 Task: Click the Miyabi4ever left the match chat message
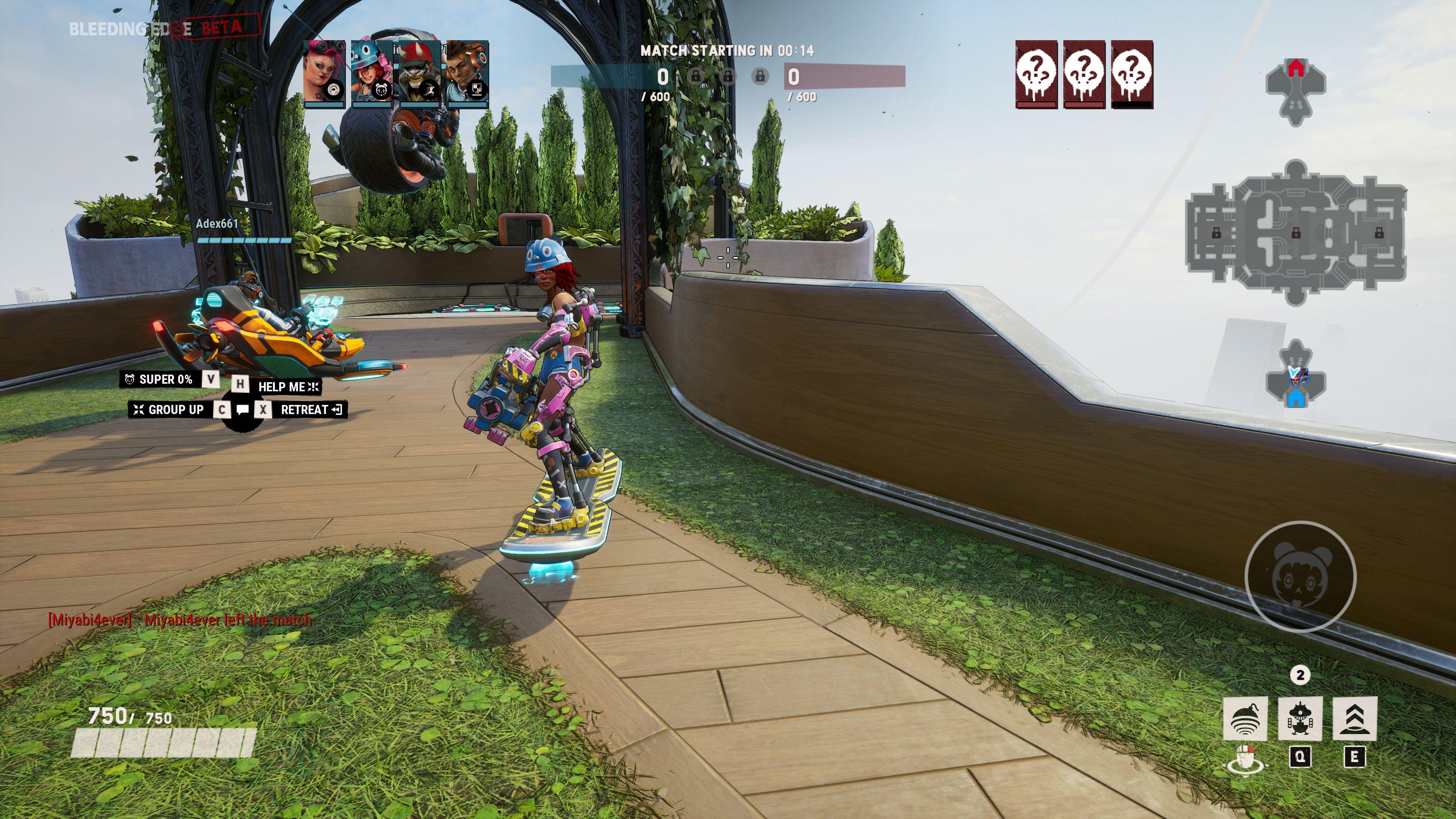[180, 620]
